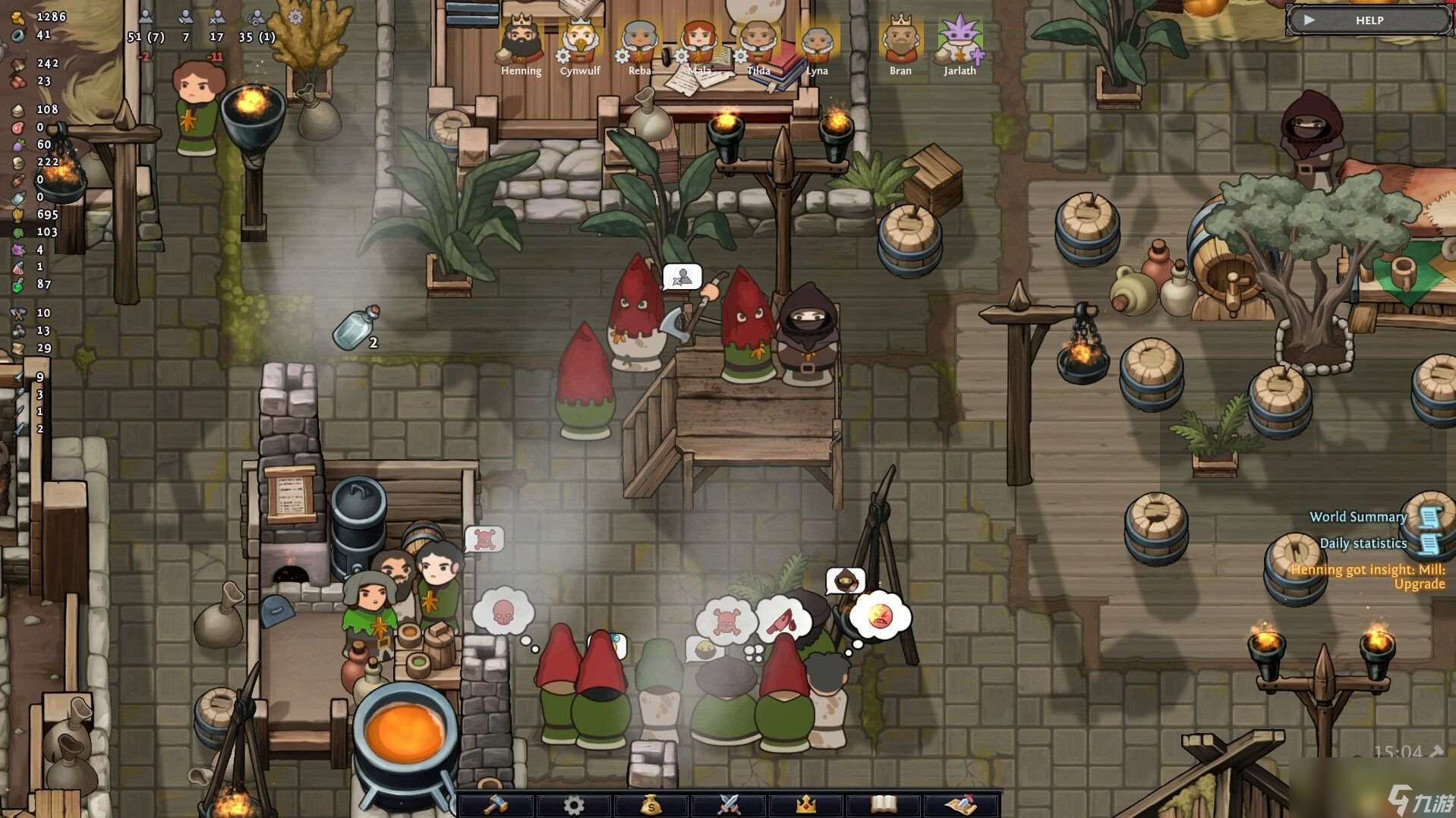This screenshot has height=818, width=1456.
Task: Click the settings gear beside population counts
Action: [295, 17]
